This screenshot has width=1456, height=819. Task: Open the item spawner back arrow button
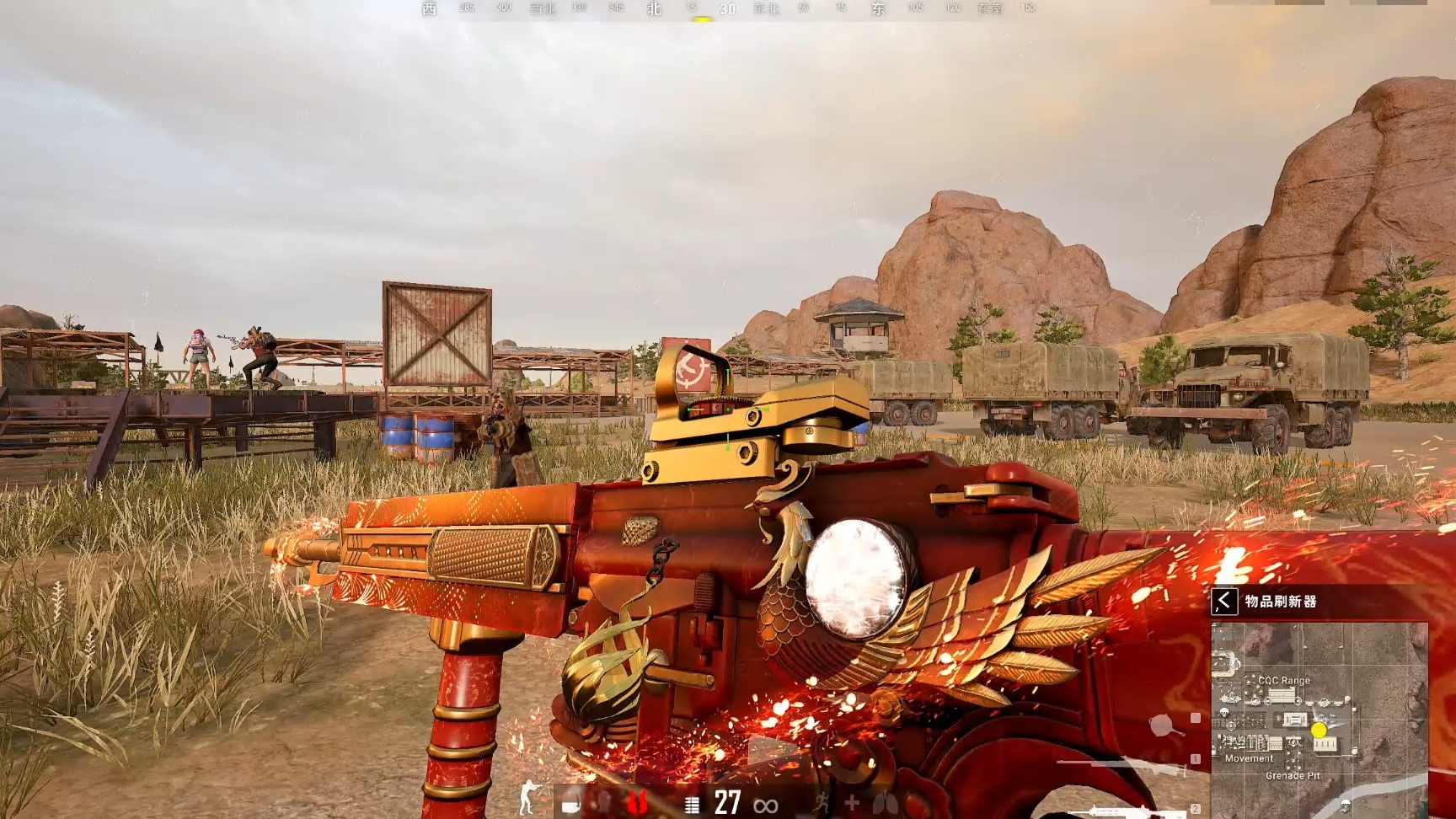1224,602
